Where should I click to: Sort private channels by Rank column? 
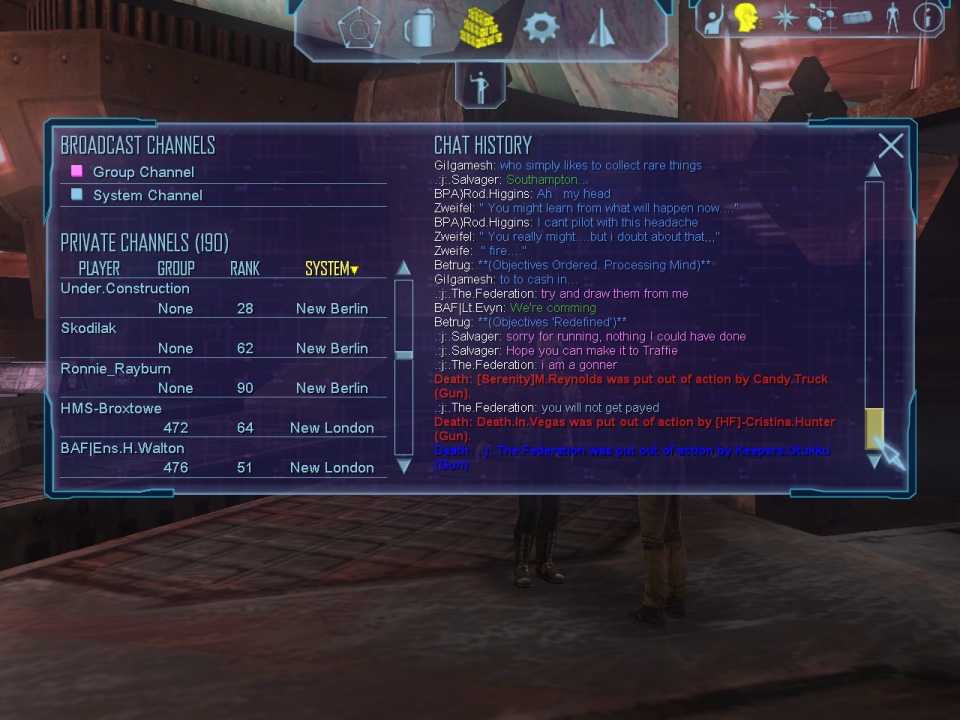click(x=245, y=268)
